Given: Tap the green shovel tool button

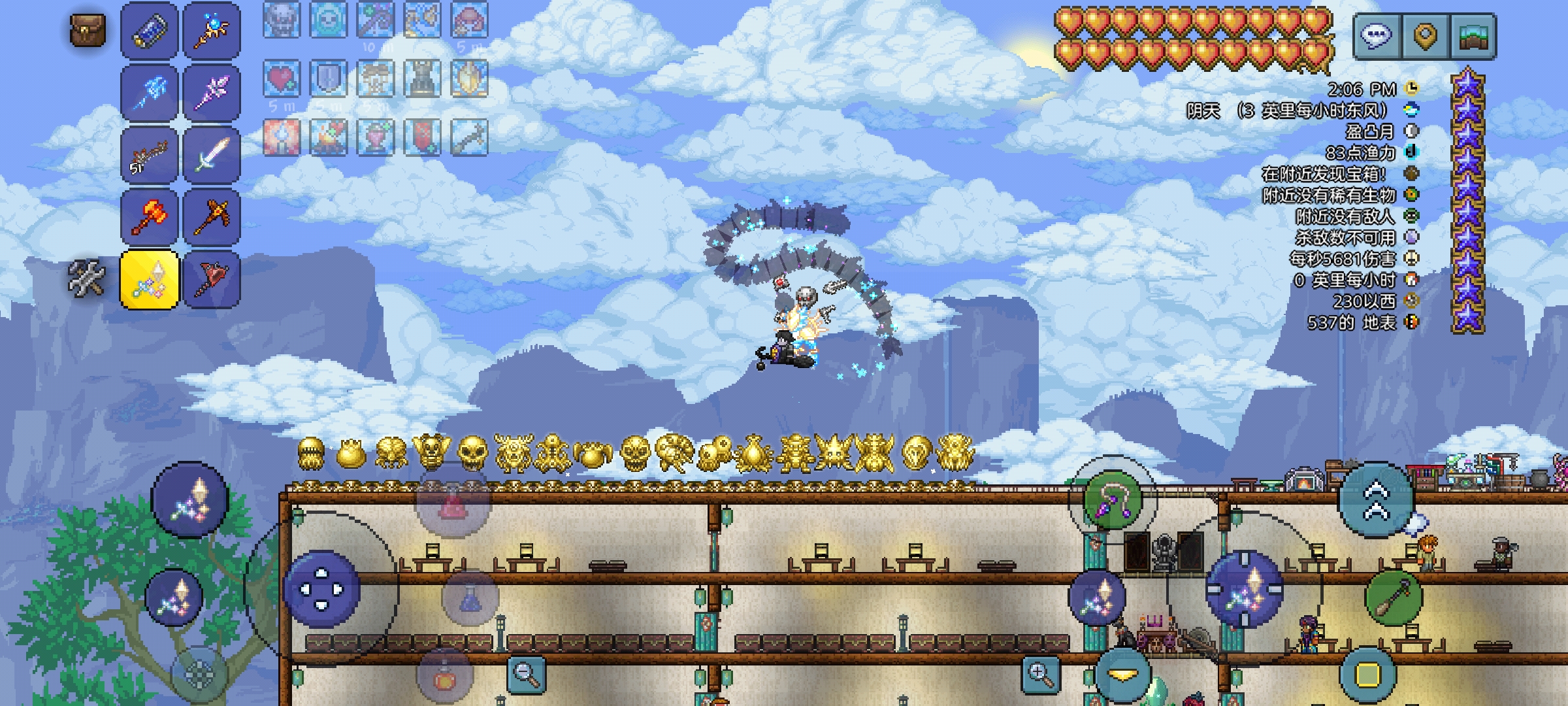Looking at the screenshot, I should (1394, 598).
